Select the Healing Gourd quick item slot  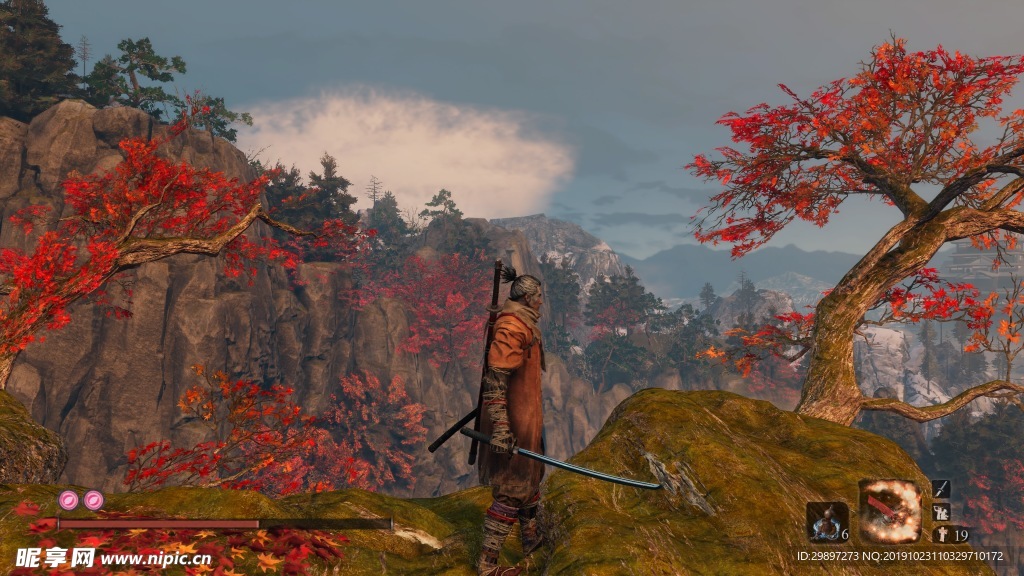pyautogui.click(x=826, y=522)
